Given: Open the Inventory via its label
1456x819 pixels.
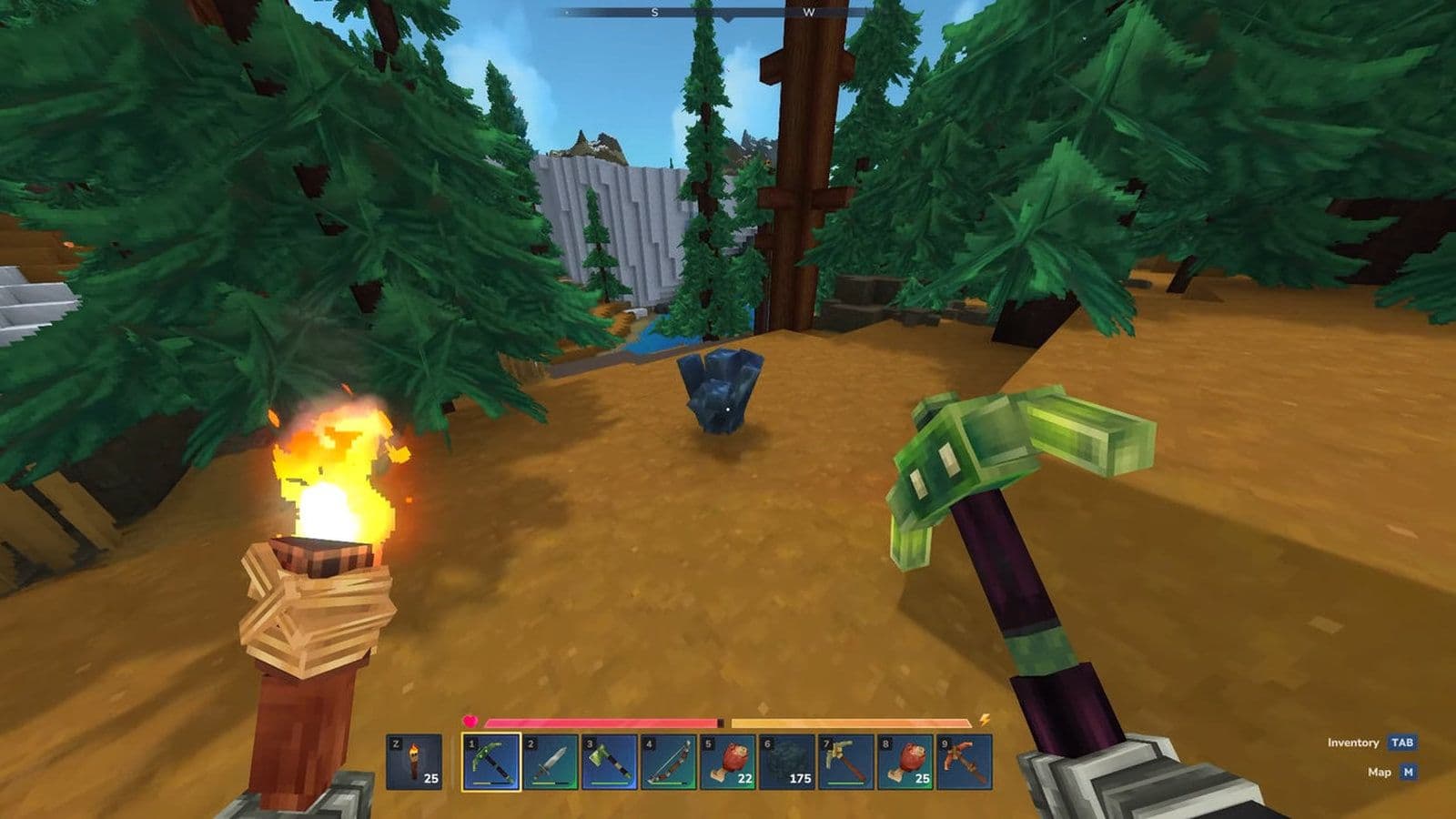Looking at the screenshot, I should coord(1353,743).
